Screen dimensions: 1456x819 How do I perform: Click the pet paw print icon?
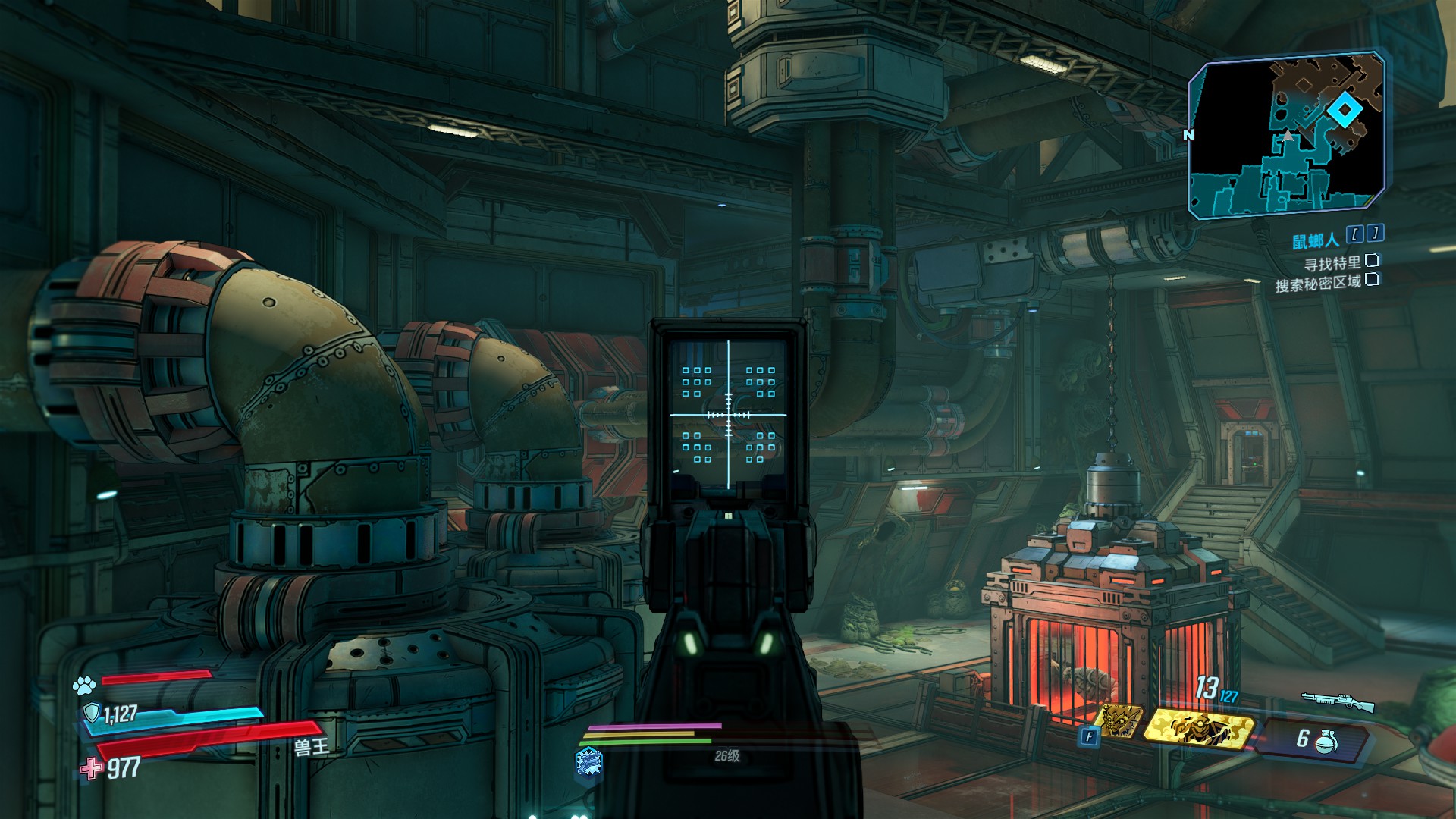[x=83, y=686]
